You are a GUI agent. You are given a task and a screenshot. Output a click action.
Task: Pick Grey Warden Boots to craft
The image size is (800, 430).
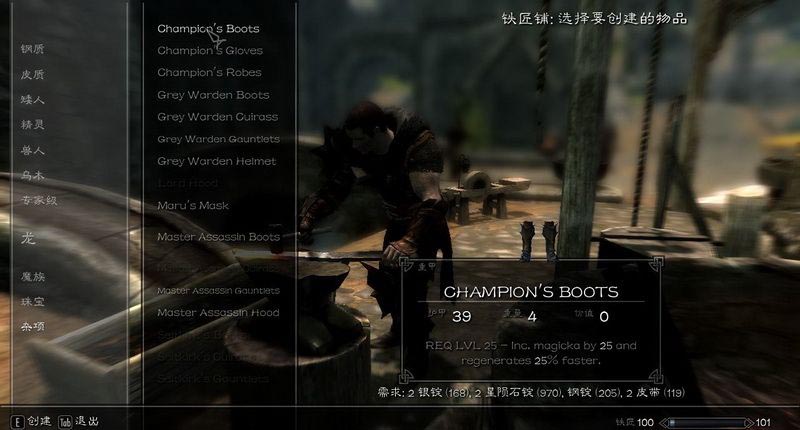pos(213,95)
